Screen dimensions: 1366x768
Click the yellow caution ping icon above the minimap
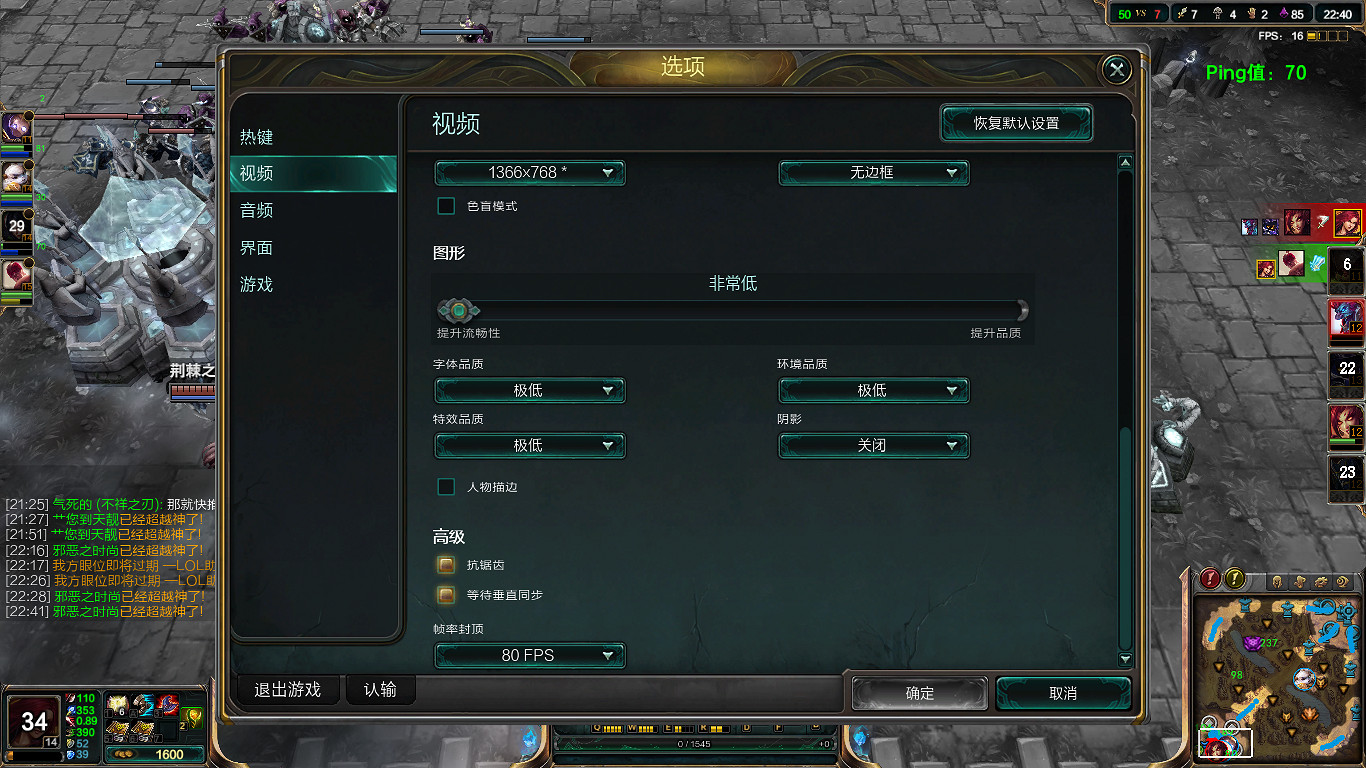tap(1234, 579)
